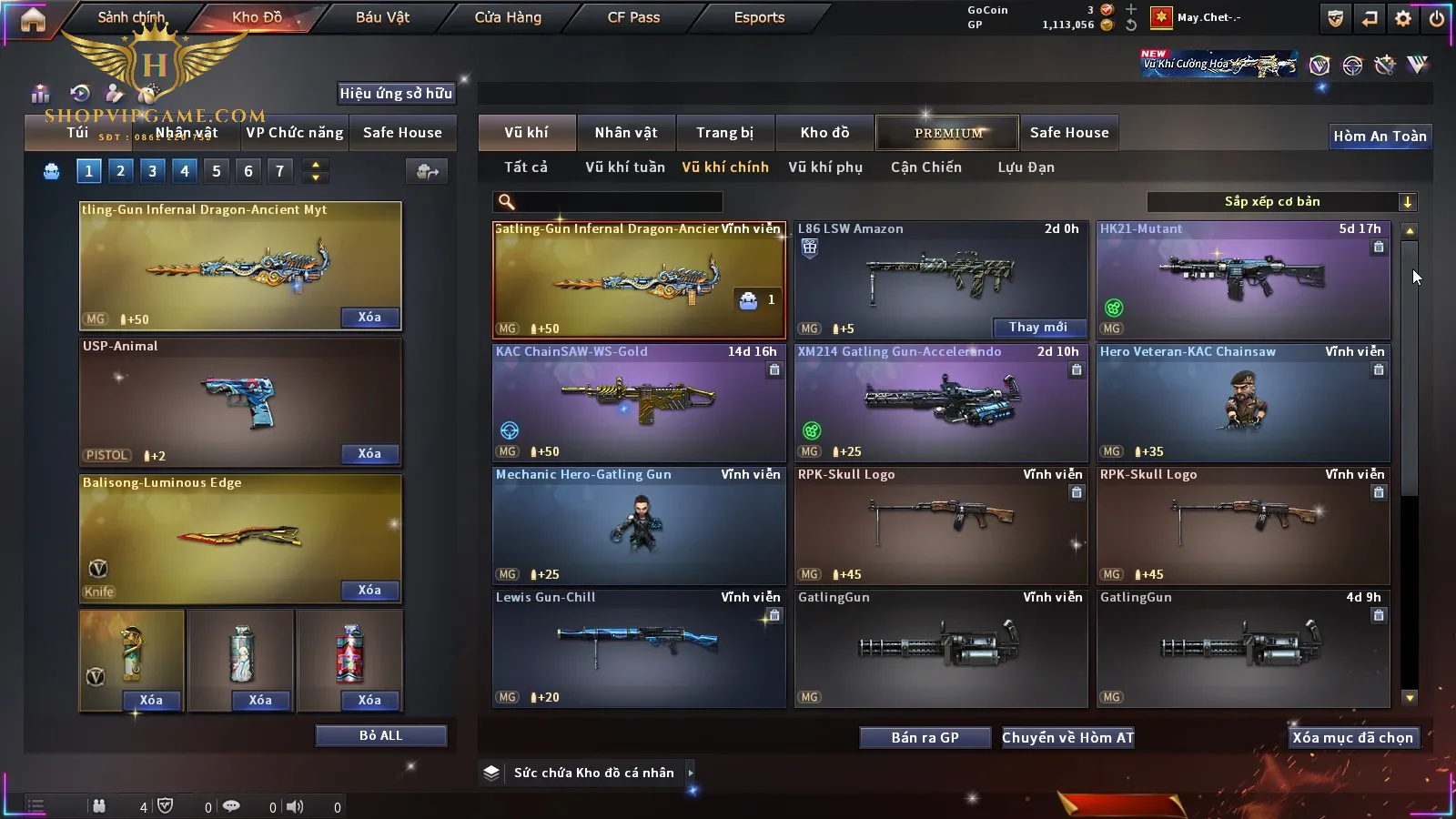Open the Sắp xếp cơ bản dropdown
Image resolution: width=1456 pixels, height=819 pixels.
click(x=1281, y=202)
